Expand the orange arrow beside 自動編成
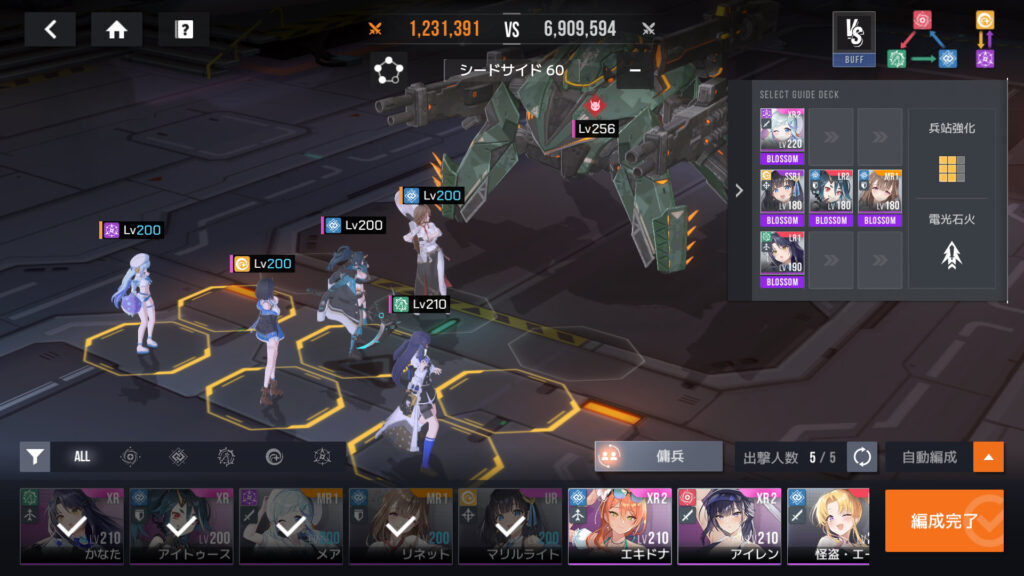The height and width of the screenshot is (576, 1024). 988,457
